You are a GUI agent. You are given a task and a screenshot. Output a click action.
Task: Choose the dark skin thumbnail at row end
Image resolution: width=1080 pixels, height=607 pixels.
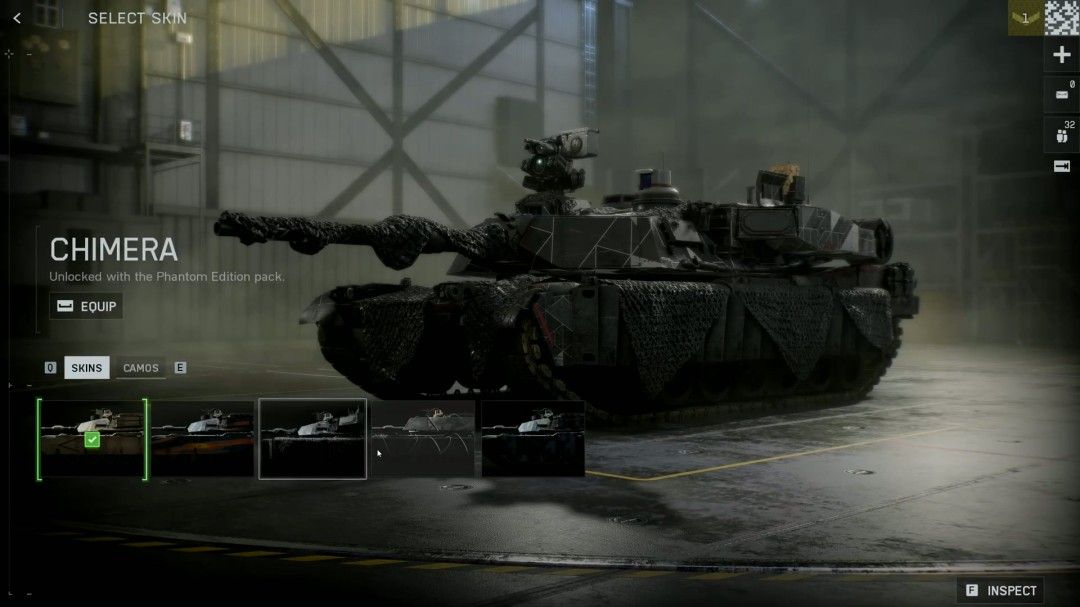click(533, 439)
